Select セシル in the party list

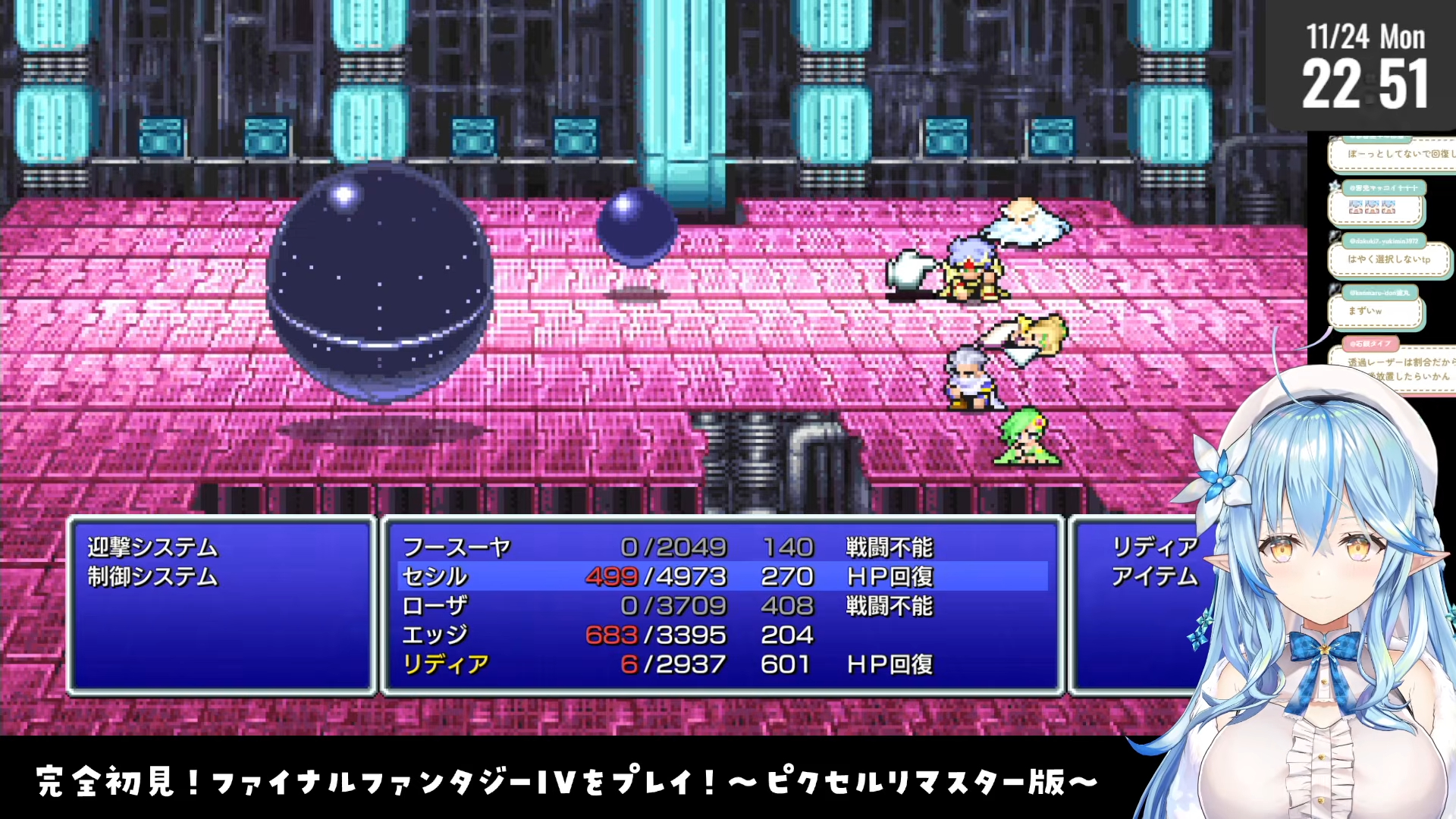pyautogui.click(x=435, y=576)
